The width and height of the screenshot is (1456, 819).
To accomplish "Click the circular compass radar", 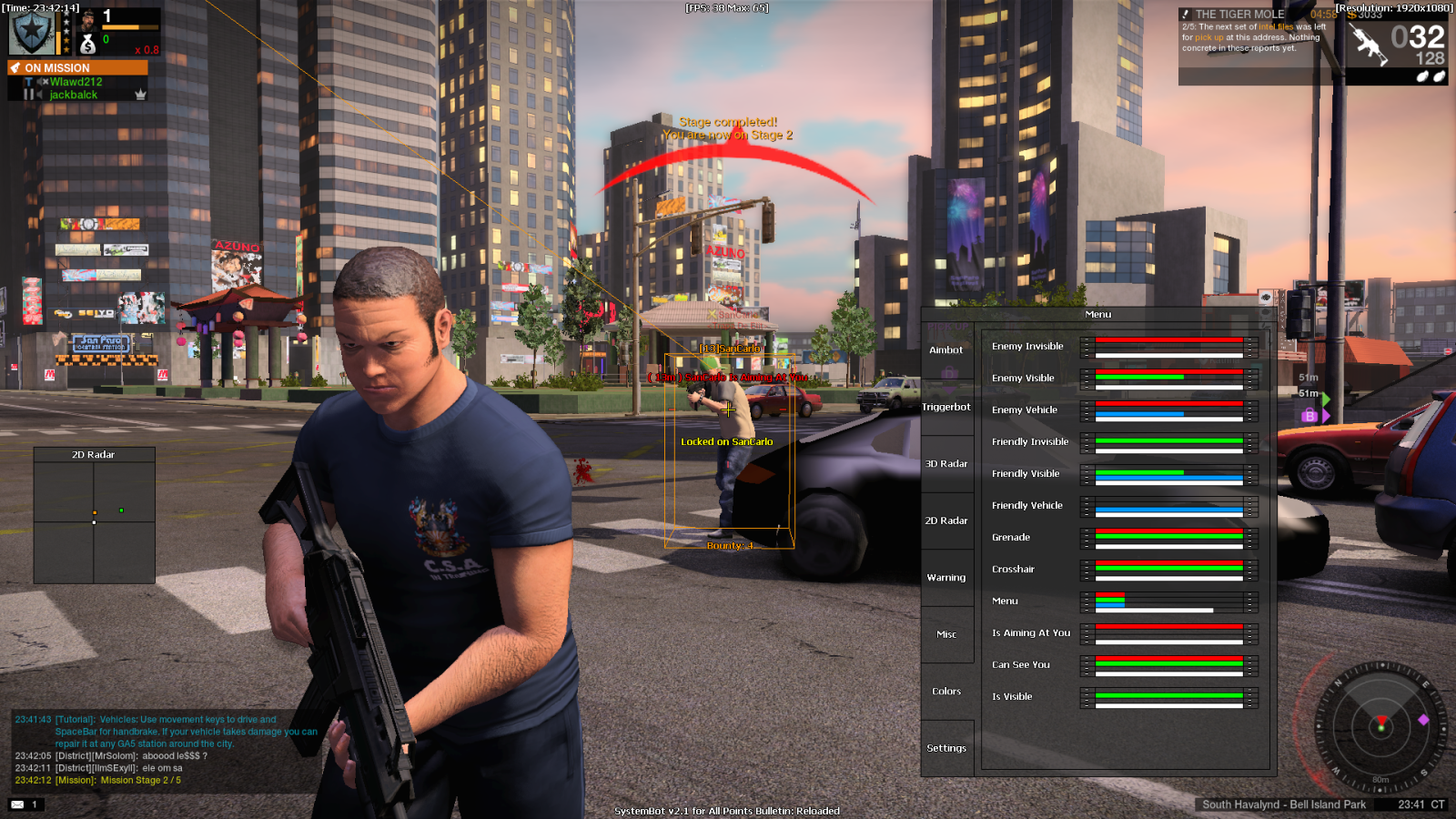I will [x=1380, y=726].
